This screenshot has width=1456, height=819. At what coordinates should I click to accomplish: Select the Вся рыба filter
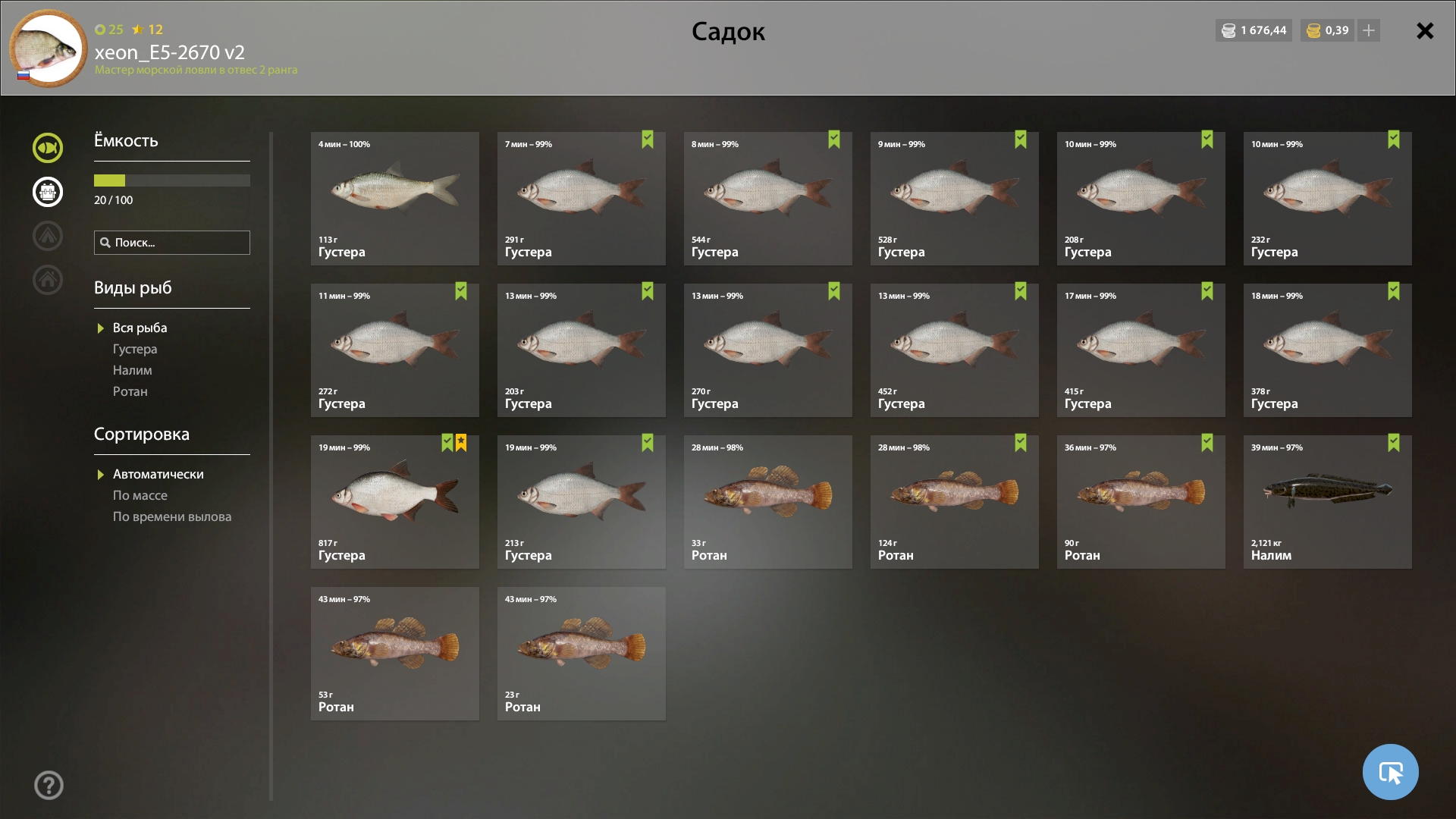click(x=140, y=328)
